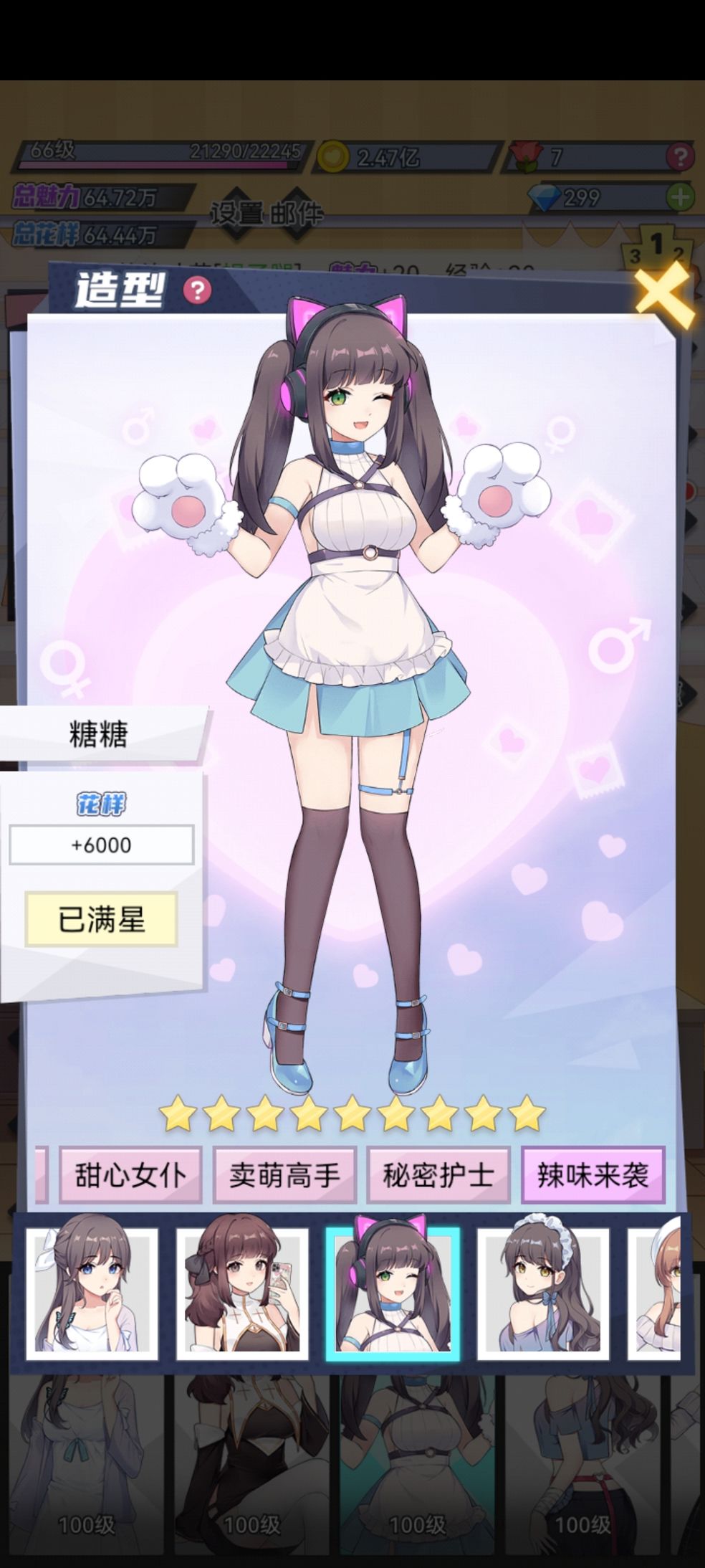Open the rose count help icon
Image resolution: width=705 pixels, height=1568 pixels.
coord(679,156)
